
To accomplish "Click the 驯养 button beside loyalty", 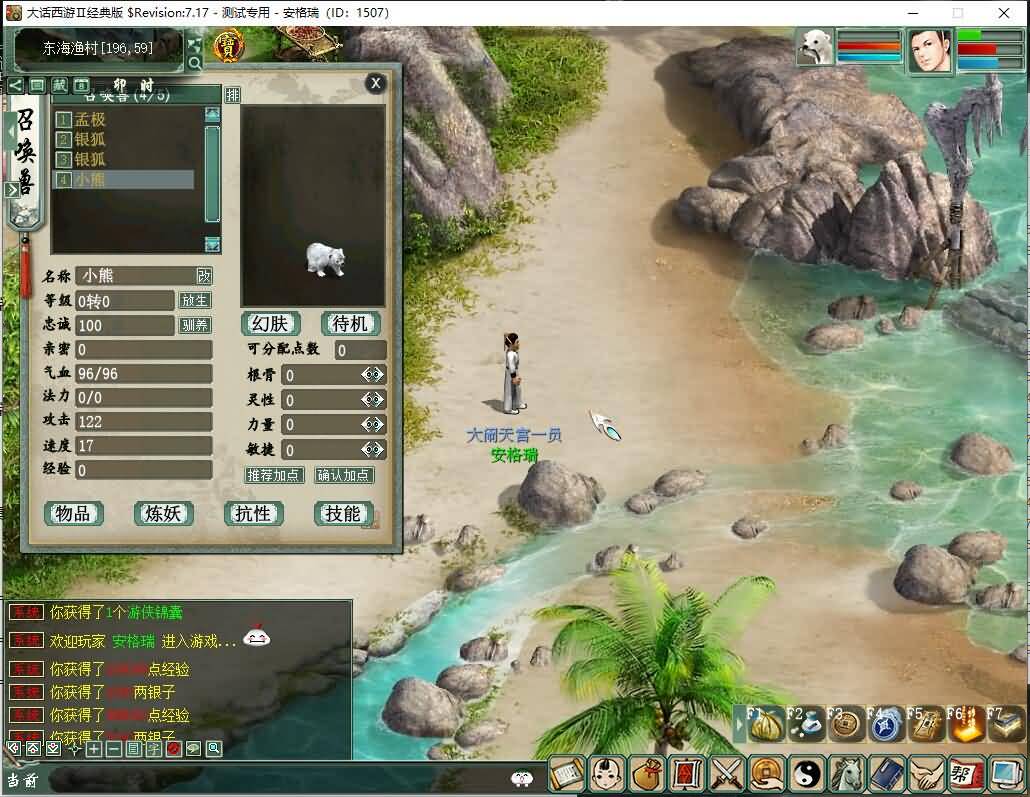I will pyautogui.click(x=195, y=325).
